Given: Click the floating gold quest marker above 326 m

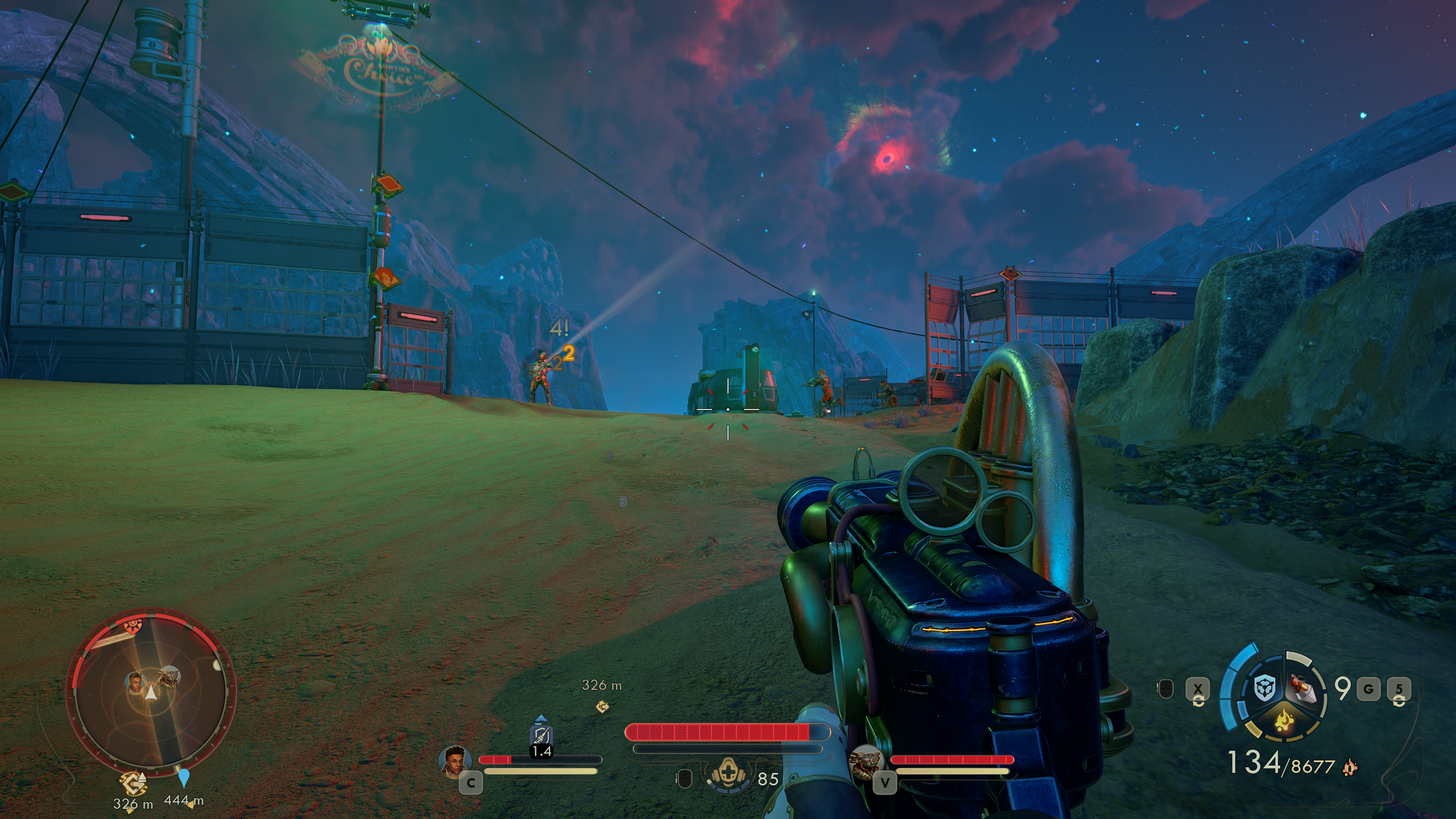Looking at the screenshot, I should tap(602, 706).
